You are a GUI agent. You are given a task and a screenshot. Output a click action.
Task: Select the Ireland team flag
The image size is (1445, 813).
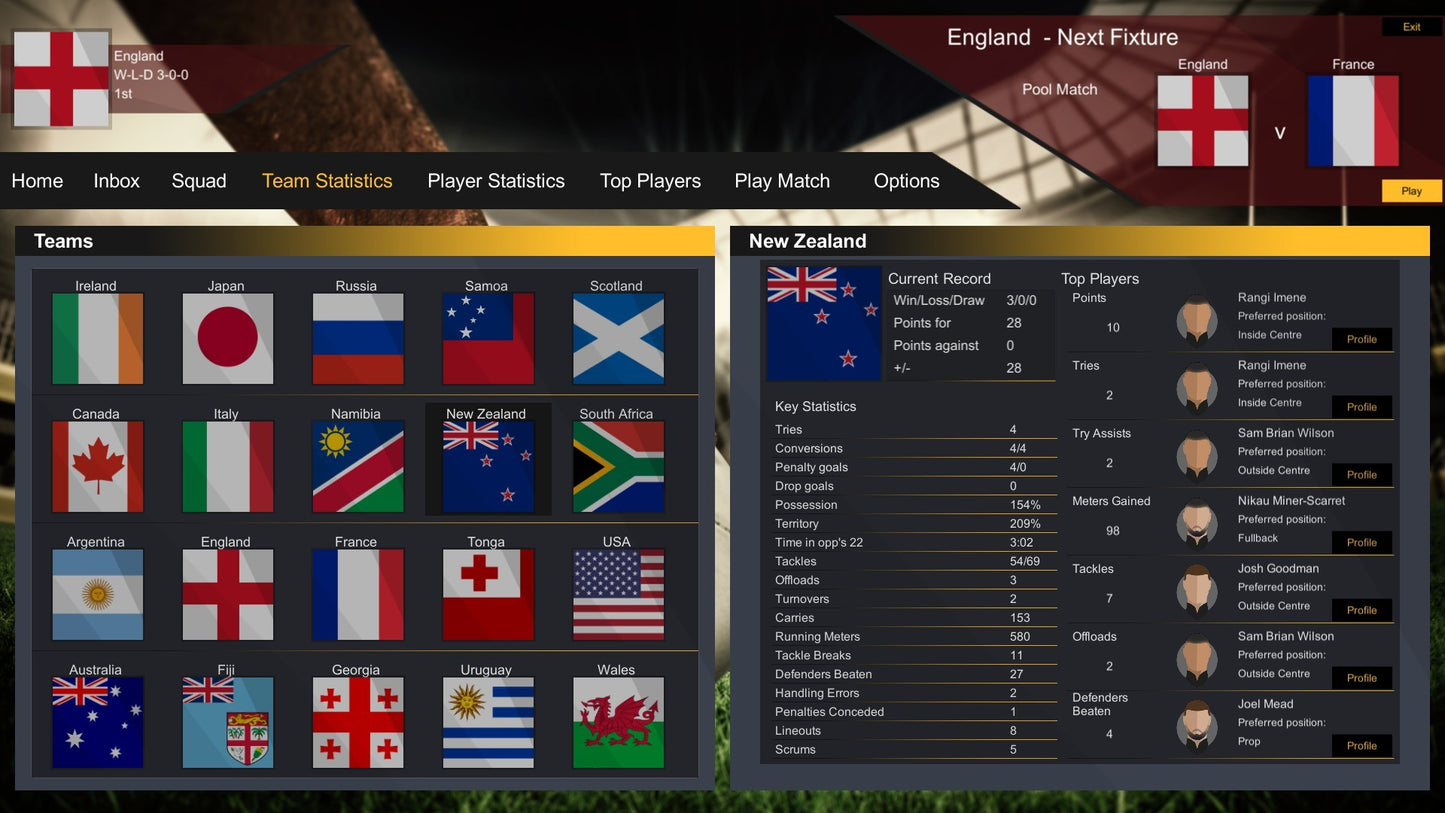pyautogui.click(x=97, y=338)
